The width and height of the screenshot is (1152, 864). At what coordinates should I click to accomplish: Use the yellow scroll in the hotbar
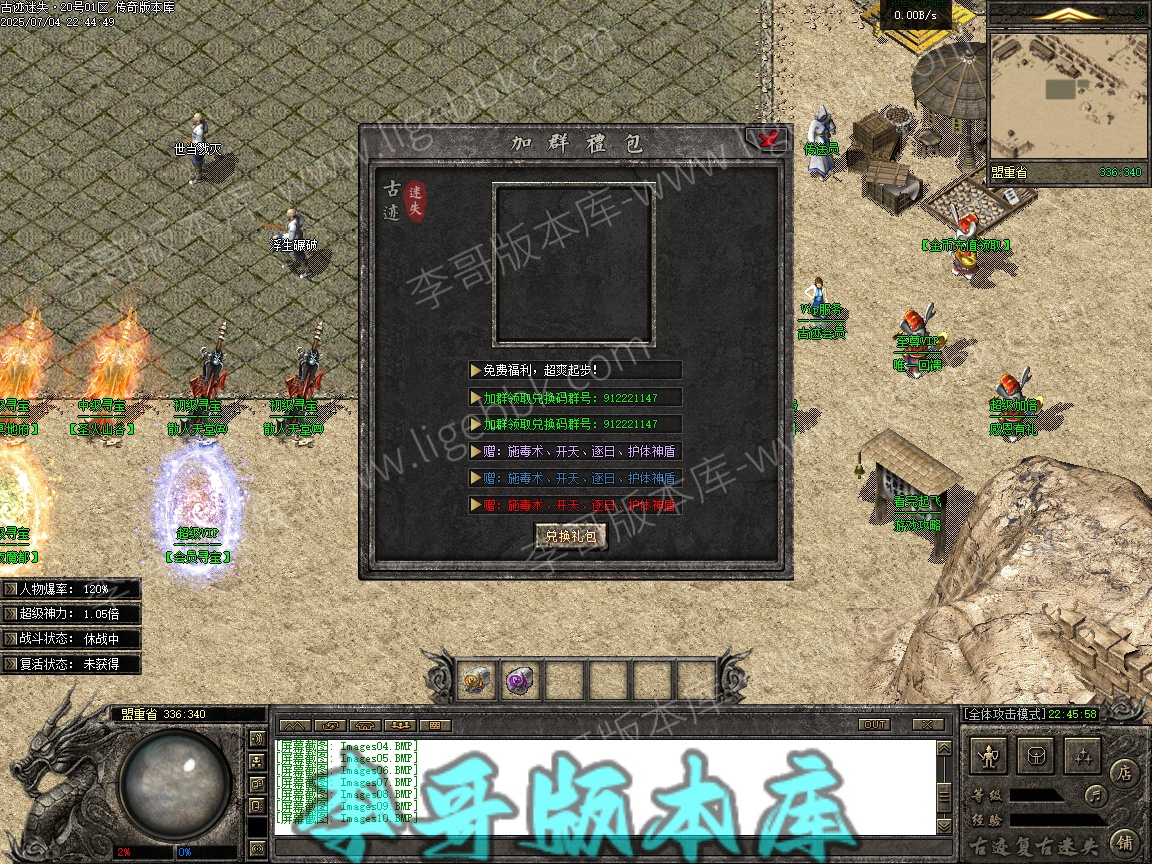(x=477, y=680)
